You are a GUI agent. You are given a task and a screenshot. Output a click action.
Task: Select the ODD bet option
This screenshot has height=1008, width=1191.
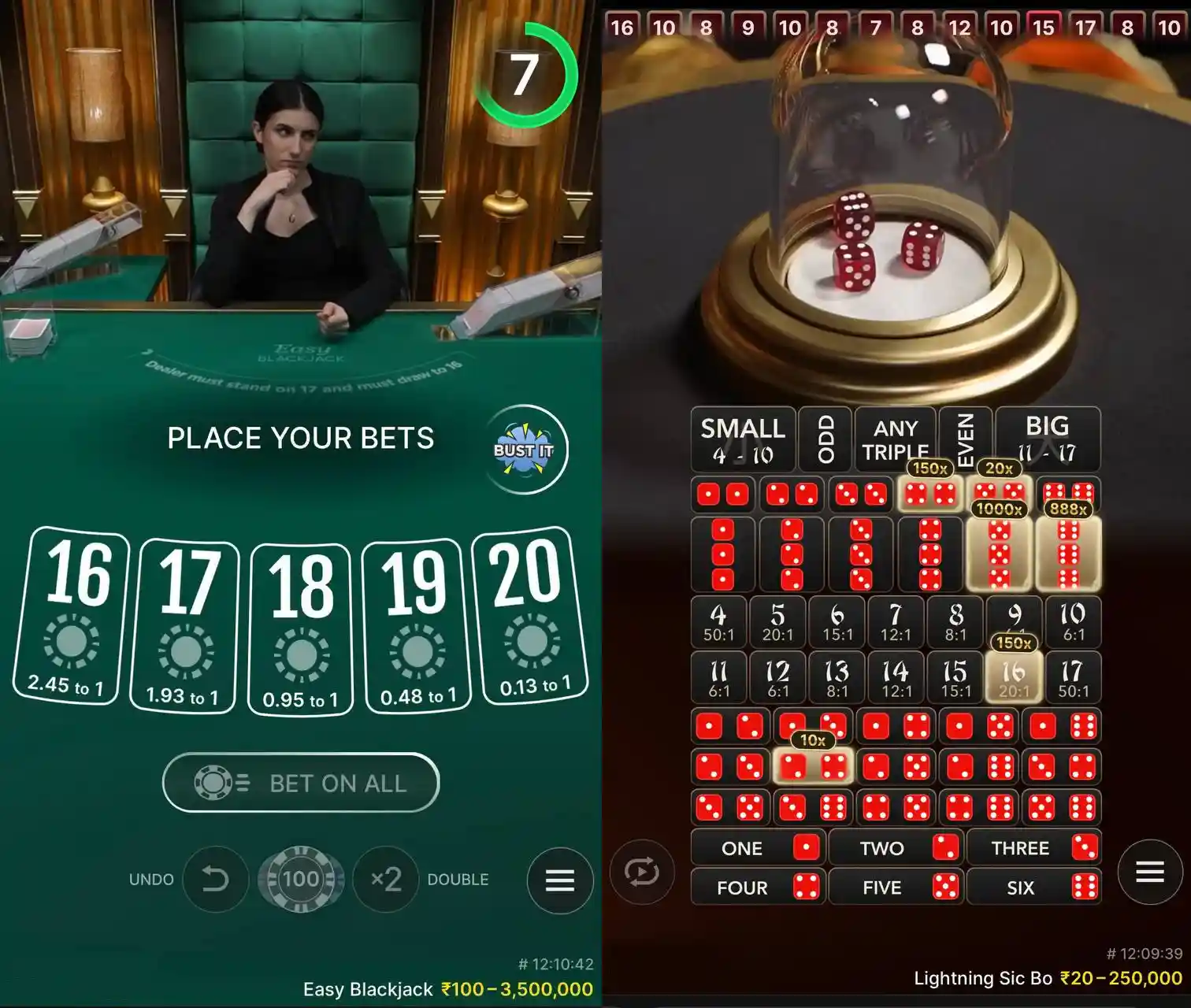(824, 439)
